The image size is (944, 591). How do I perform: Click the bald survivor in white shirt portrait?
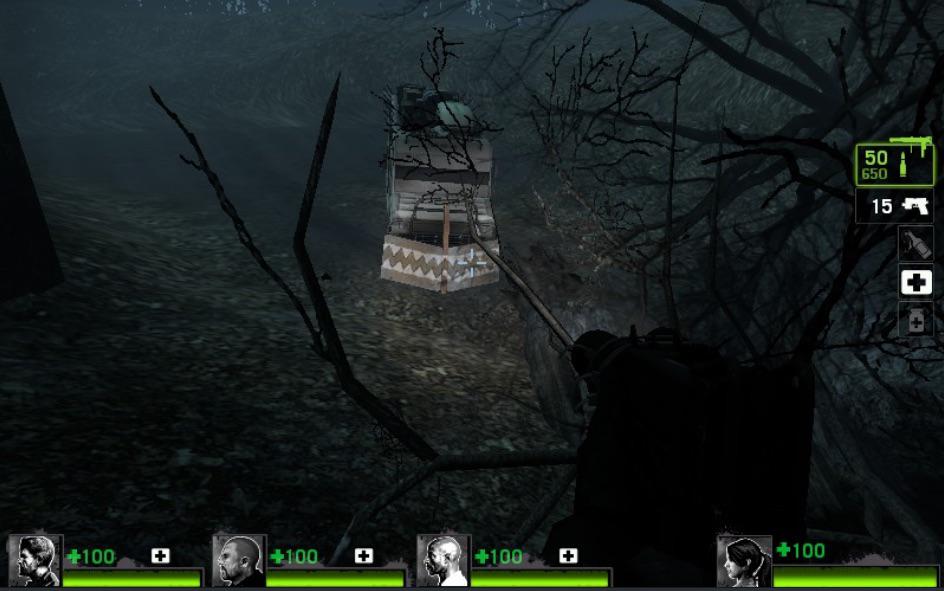click(443, 561)
